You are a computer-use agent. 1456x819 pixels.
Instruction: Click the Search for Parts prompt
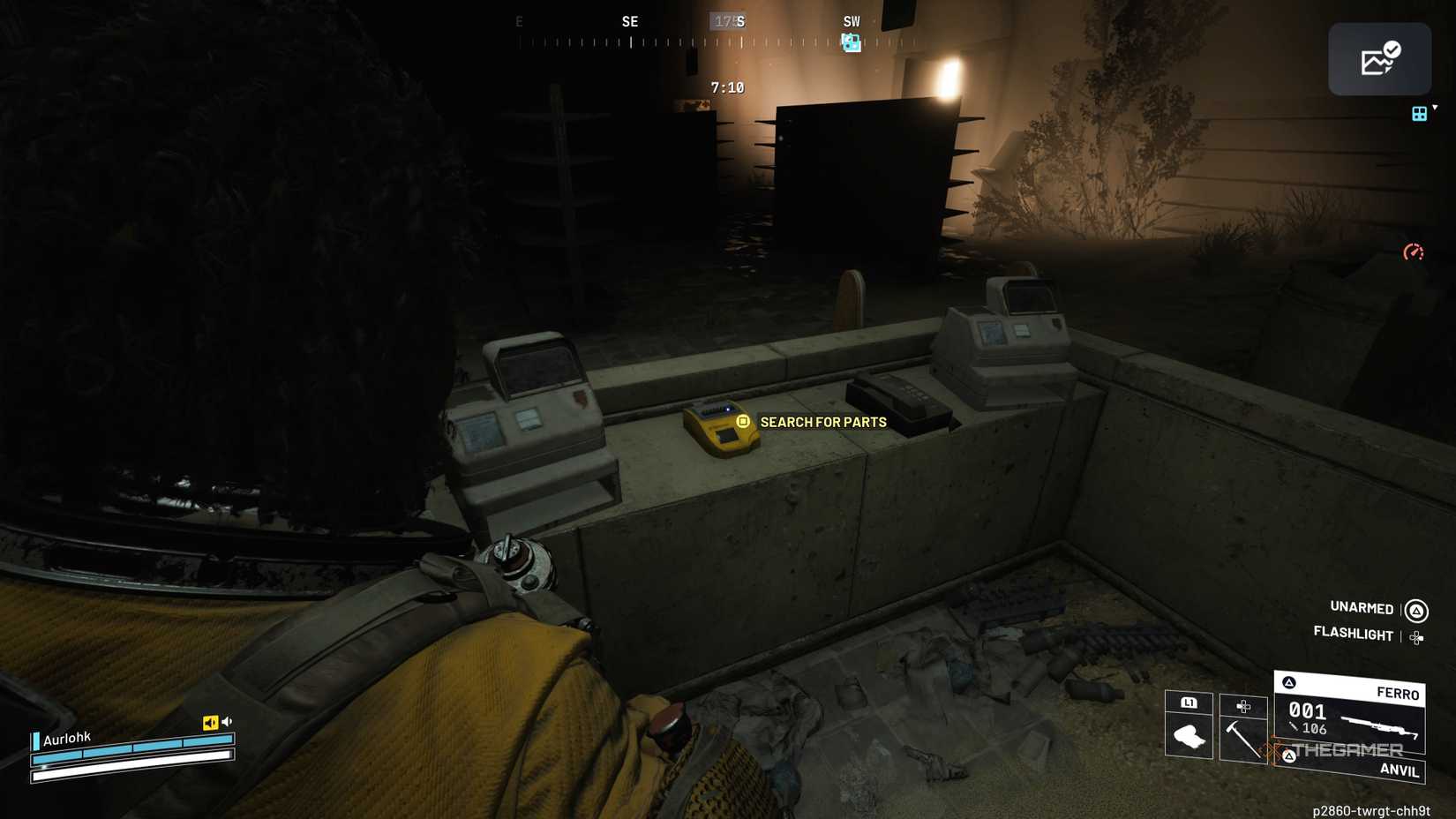coord(822,422)
